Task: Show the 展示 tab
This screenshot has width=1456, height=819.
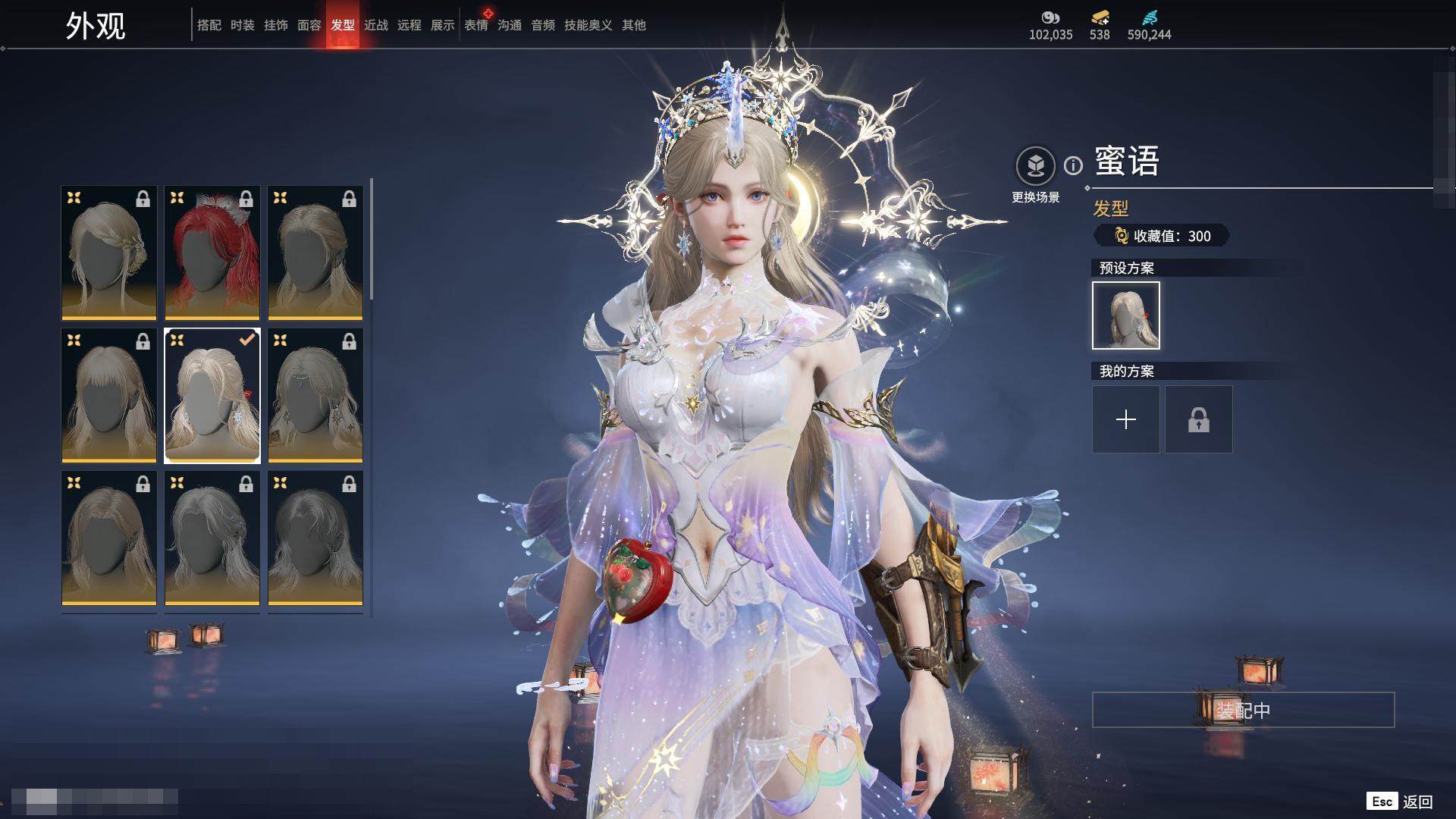Action: coord(443,25)
